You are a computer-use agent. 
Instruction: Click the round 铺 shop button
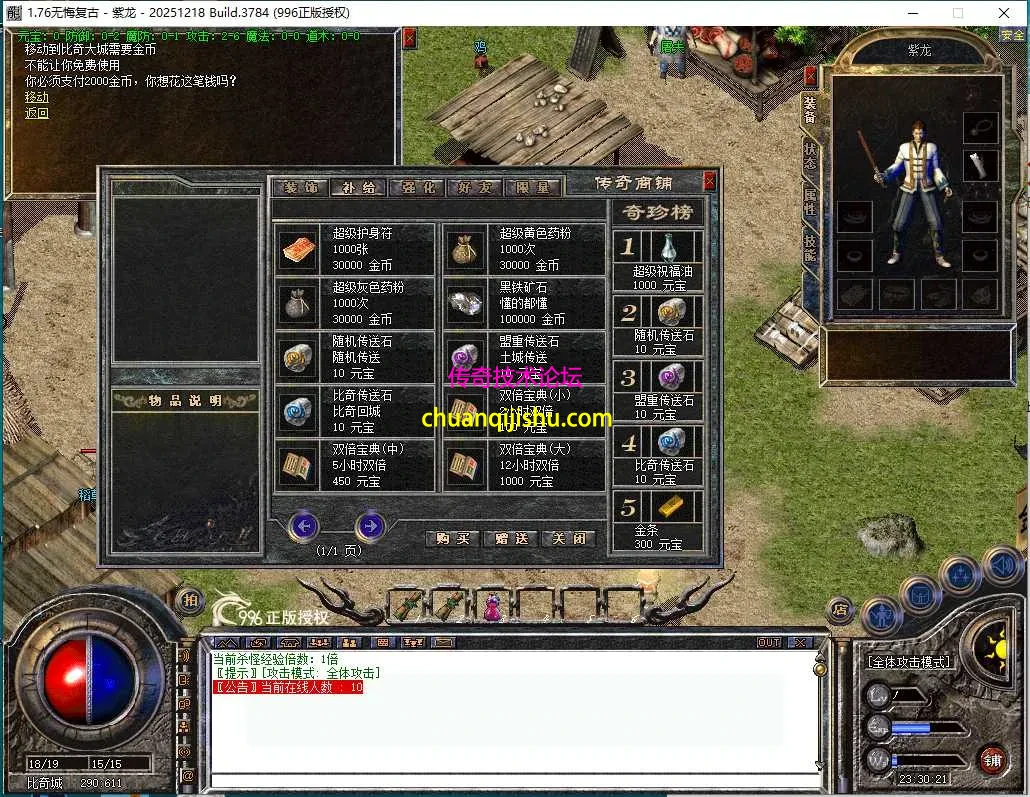pos(991,759)
